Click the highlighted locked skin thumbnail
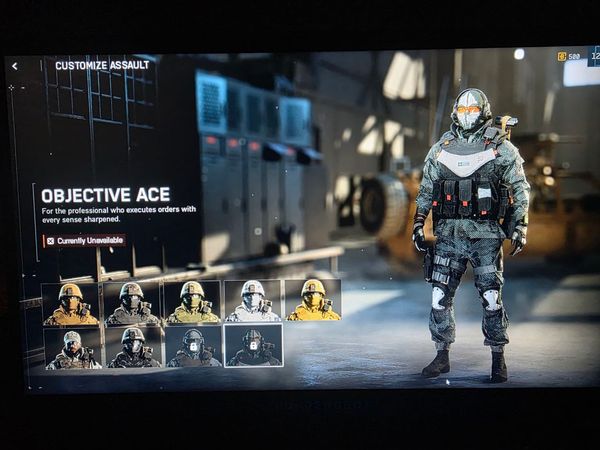Screen dimensions: 600x450 pos(253,346)
